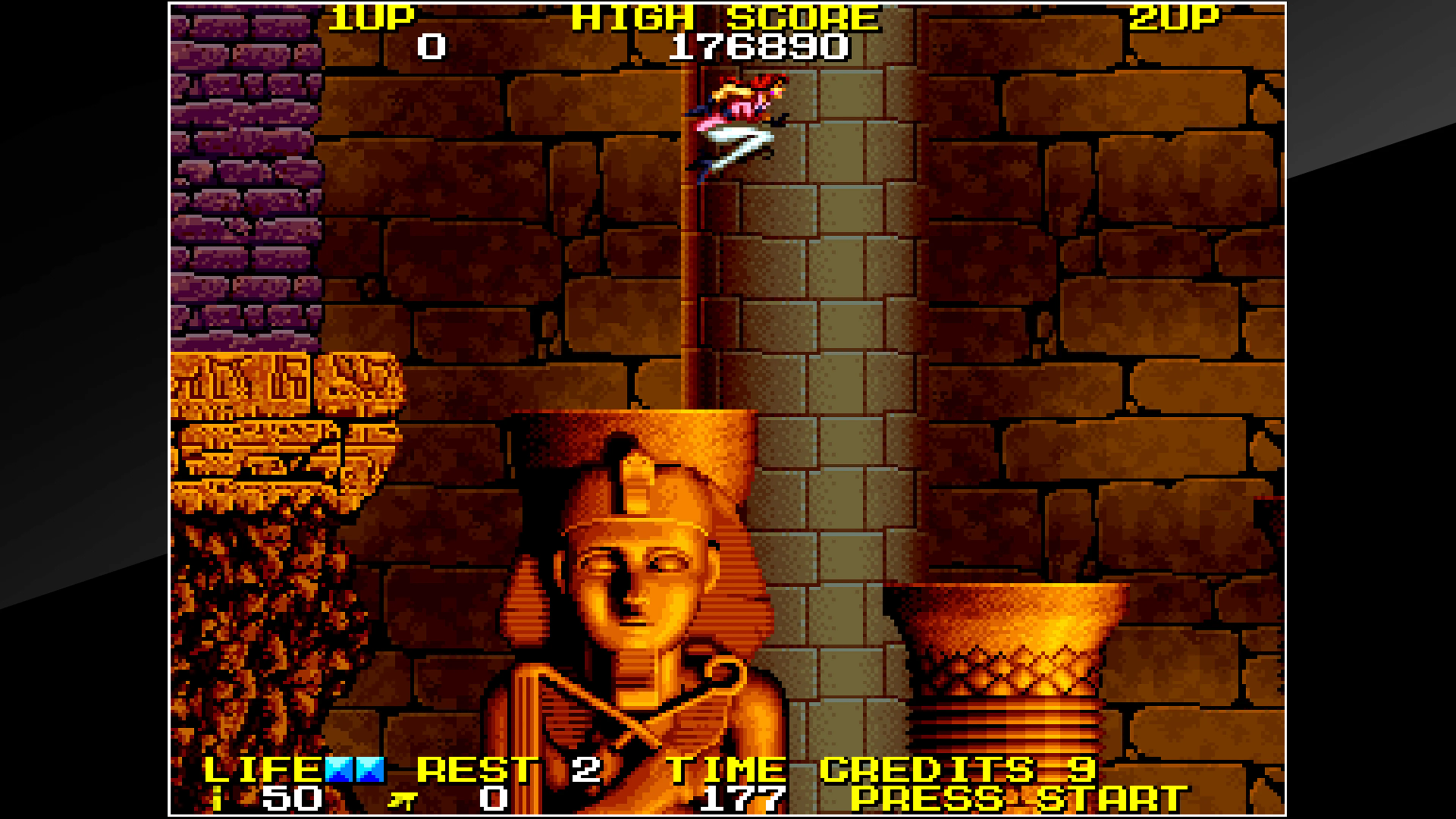Click the player character climbing the pillar
This screenshot has width=1456, height=819.
pos(735,124)
